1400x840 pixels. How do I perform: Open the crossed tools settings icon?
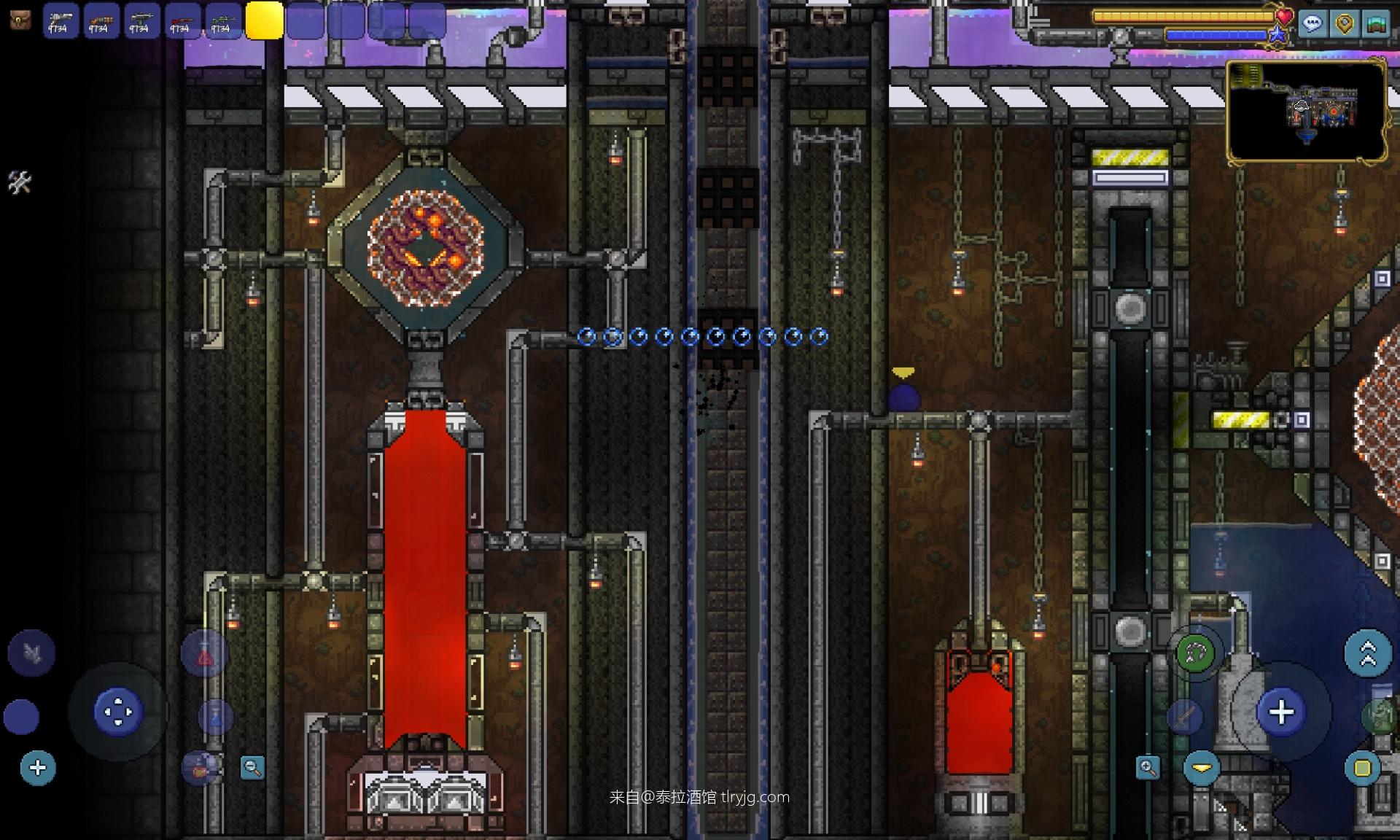coord(20,182)
